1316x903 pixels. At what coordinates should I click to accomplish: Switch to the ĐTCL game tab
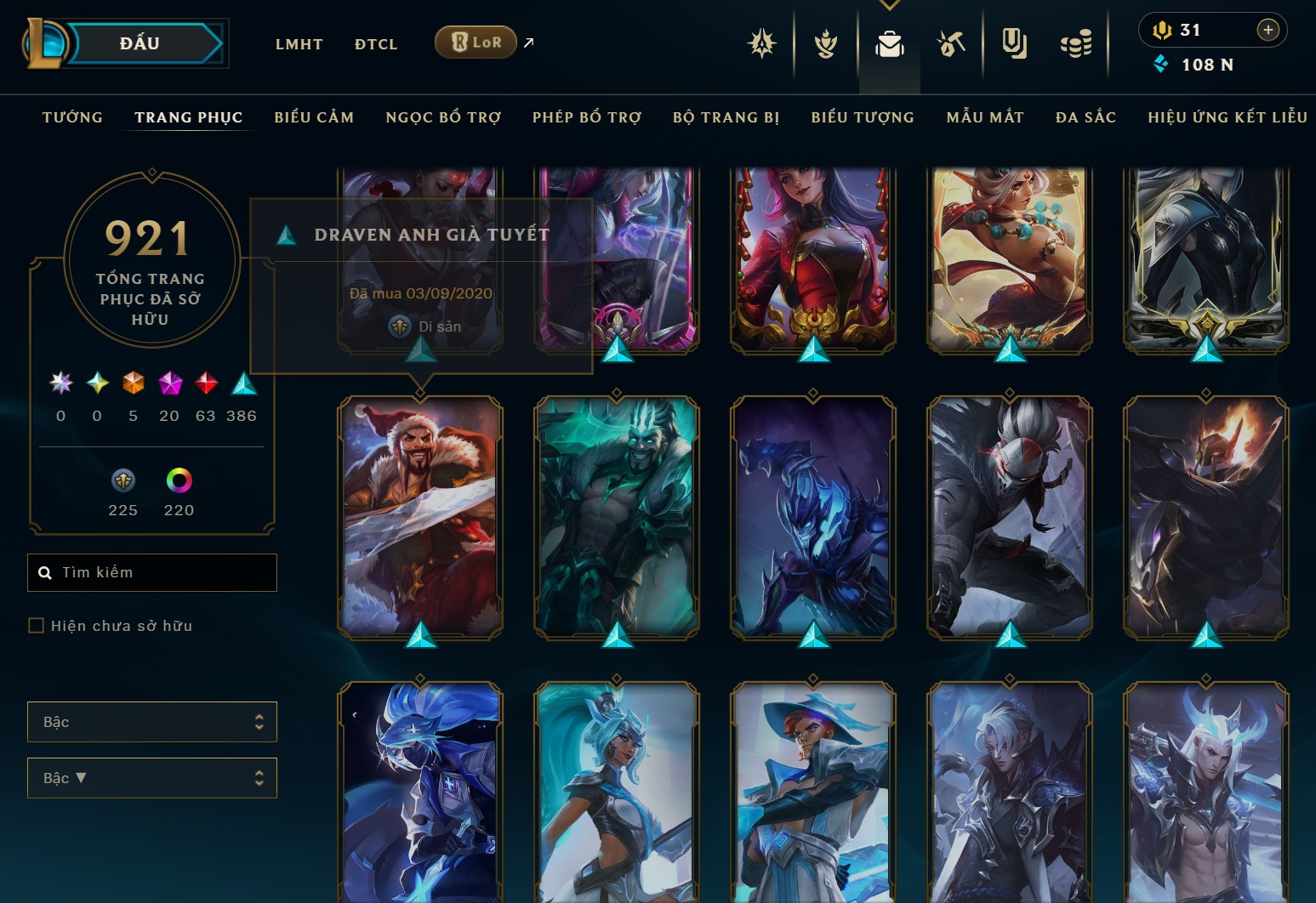[376, 44]
